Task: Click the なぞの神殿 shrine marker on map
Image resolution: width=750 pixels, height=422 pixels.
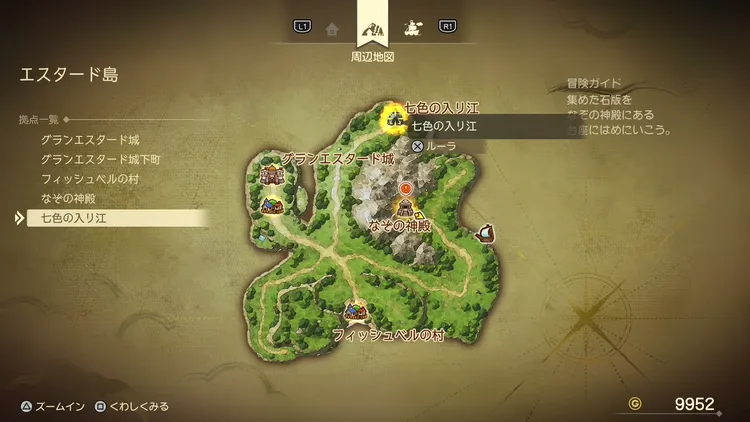Action: tap(406, 208)
